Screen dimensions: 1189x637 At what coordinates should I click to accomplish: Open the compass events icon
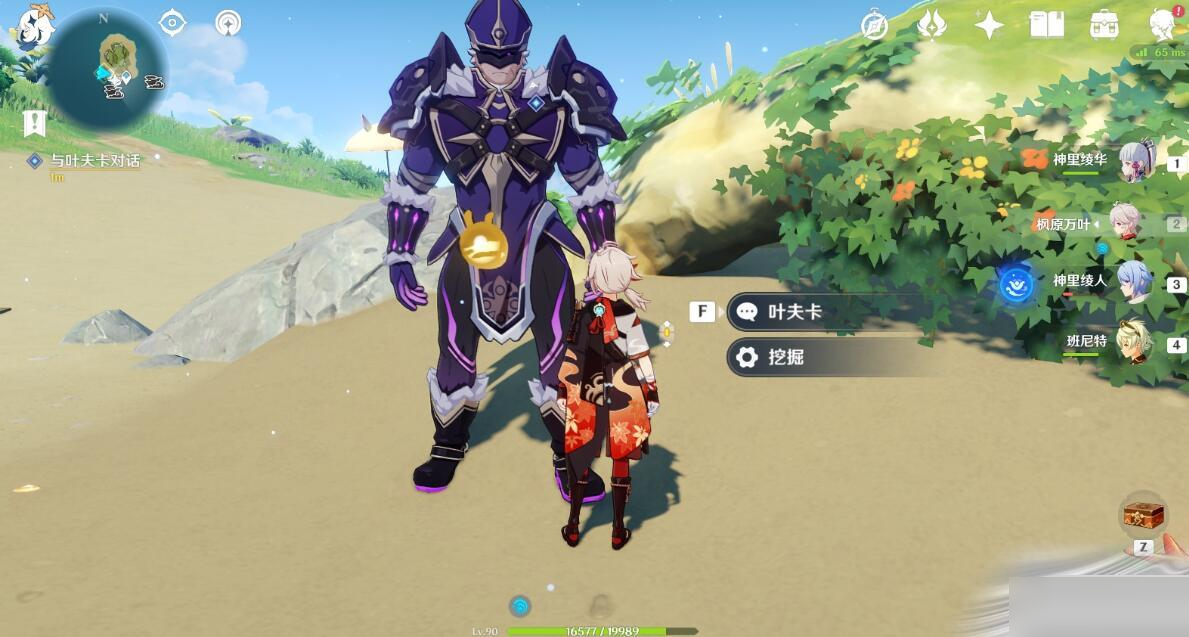pos(875,25)
